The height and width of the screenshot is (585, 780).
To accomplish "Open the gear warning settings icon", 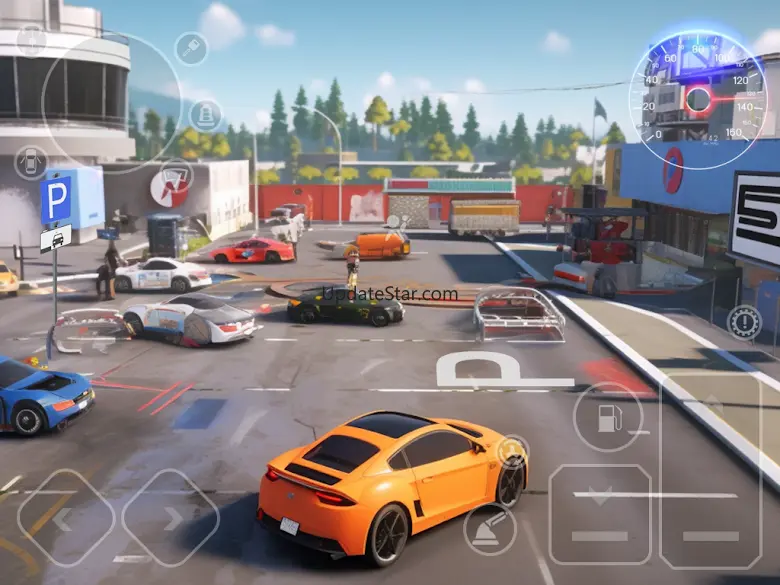I will pyautogui.click(x=744, y=322).
